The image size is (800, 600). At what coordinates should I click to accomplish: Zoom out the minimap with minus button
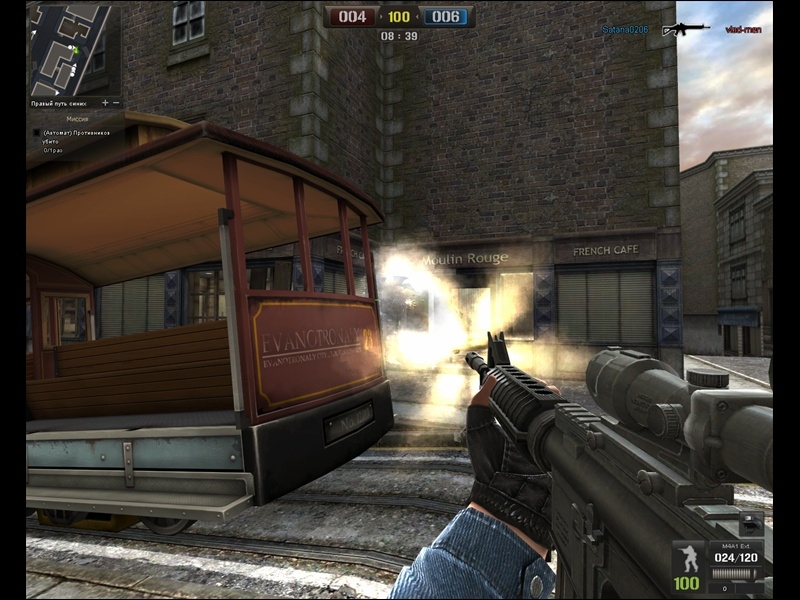point(116,103)
